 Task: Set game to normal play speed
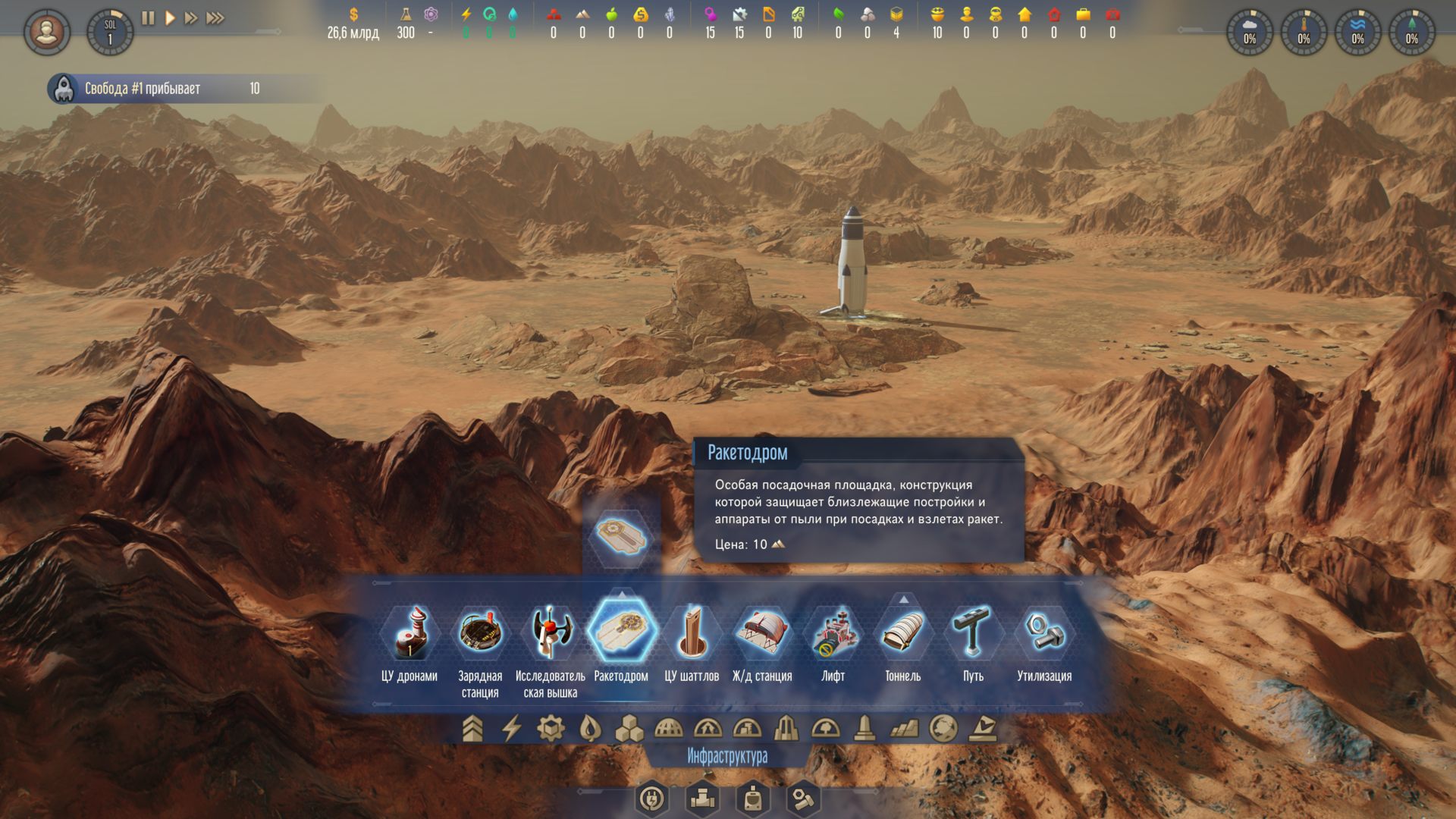click(170, 17)
